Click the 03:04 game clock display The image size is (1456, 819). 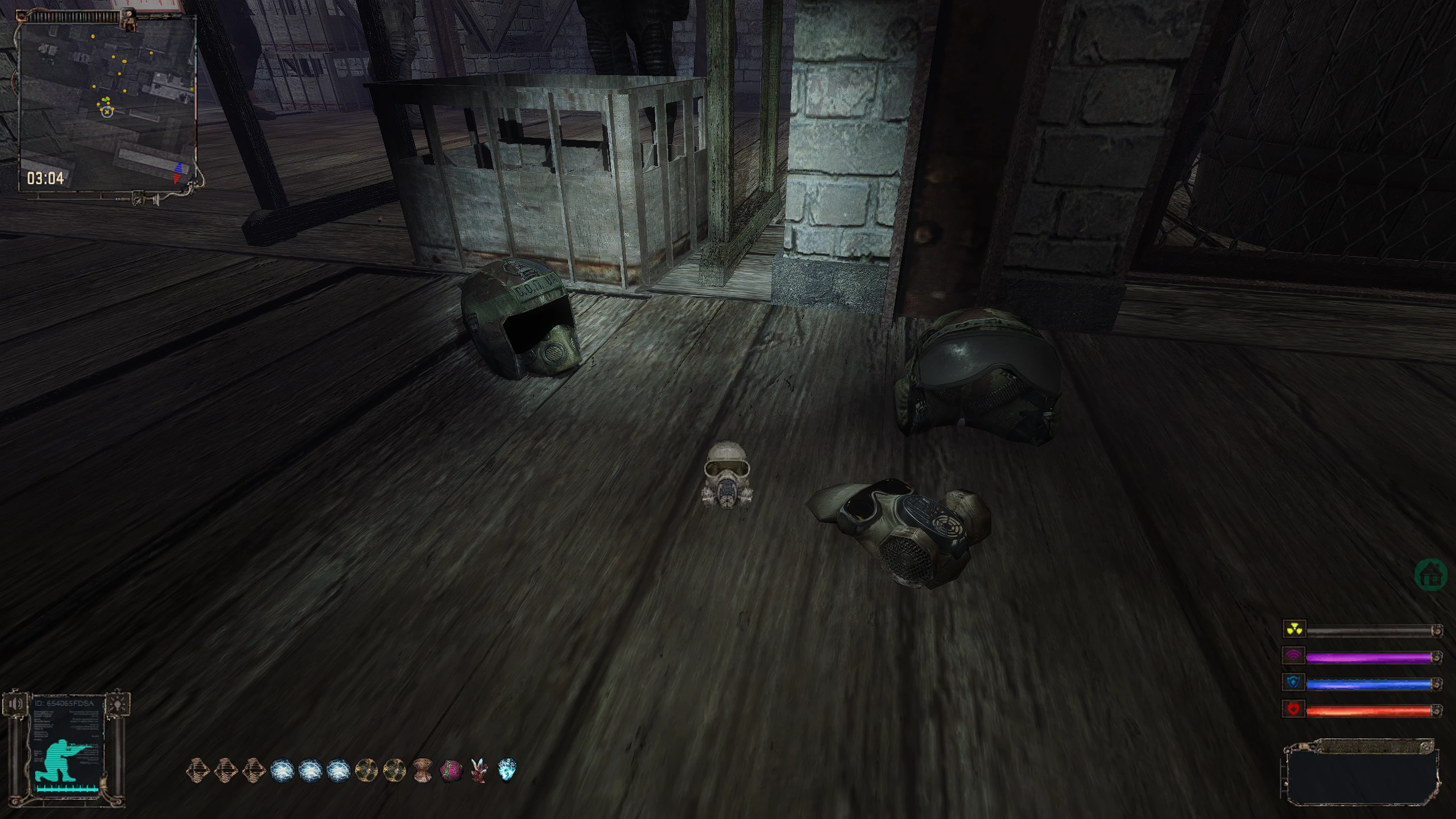45,176
